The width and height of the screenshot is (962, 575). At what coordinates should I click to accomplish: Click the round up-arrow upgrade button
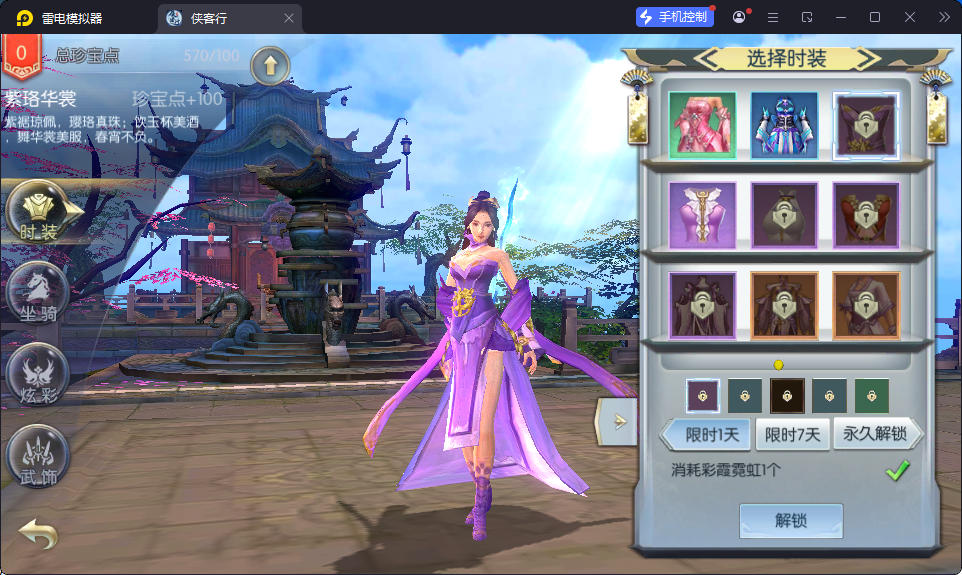(x=270, y=66)
